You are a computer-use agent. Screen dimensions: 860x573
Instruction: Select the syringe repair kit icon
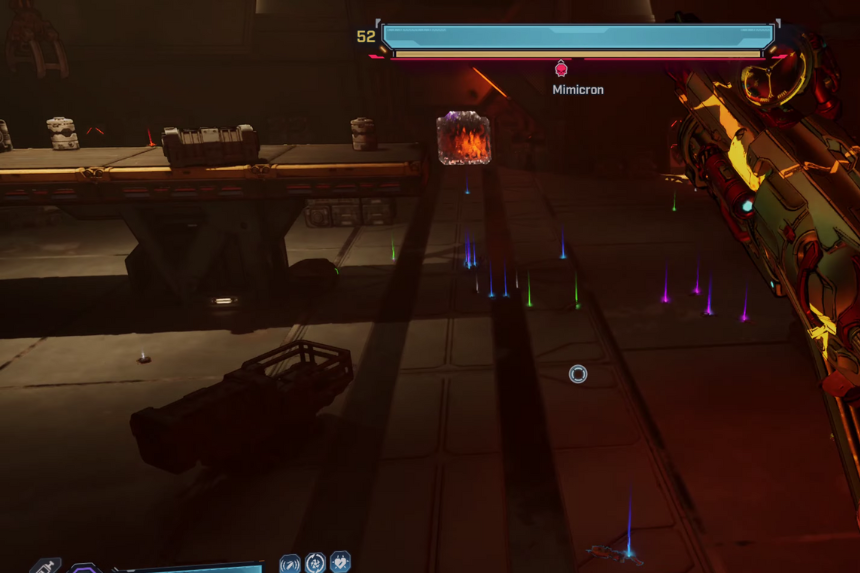coord(46,566)
